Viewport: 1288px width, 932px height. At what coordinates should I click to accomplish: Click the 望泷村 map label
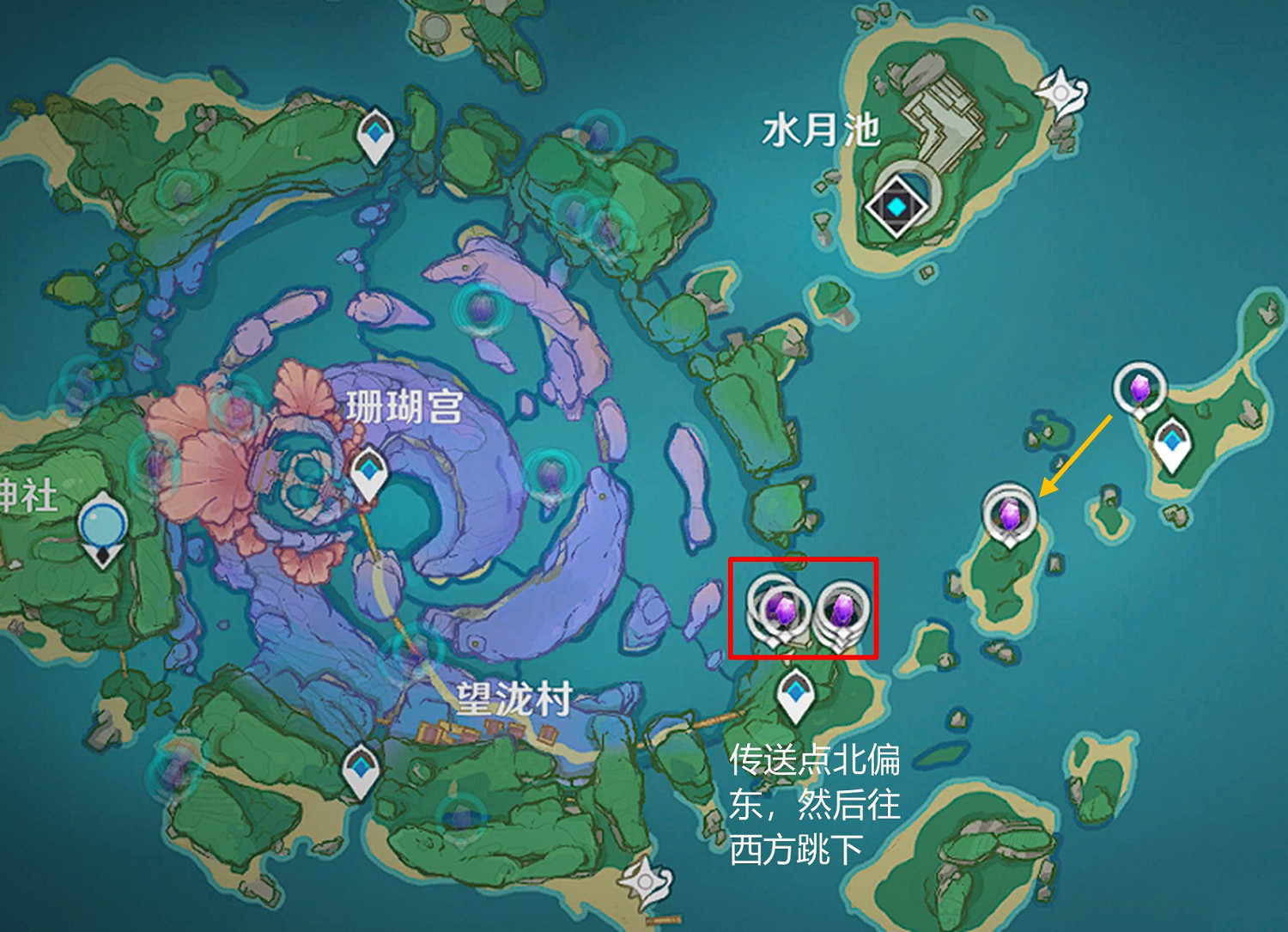pyautogui.click(x=515, y=697)
